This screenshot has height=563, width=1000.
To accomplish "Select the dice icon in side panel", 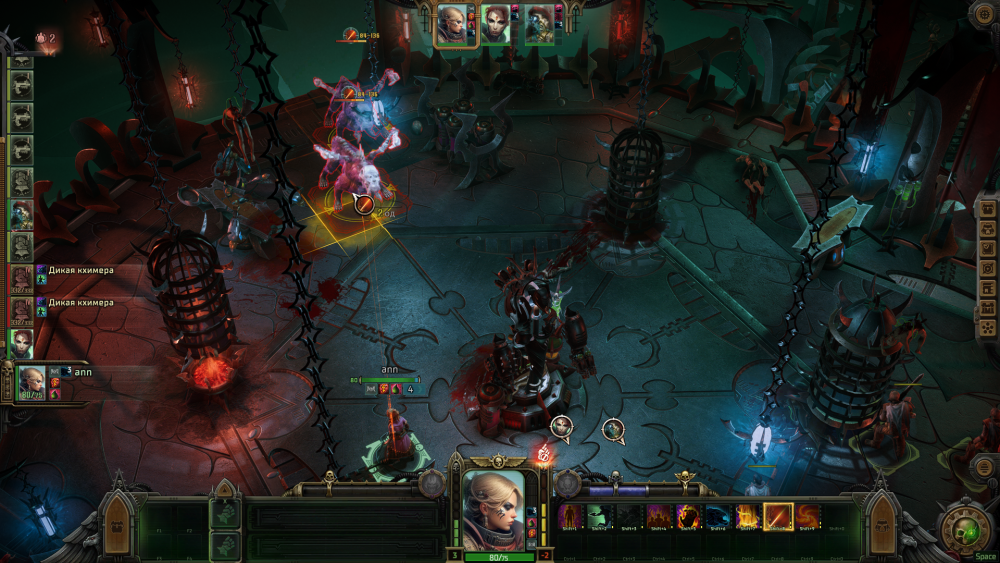I will (x=987, y=328).
